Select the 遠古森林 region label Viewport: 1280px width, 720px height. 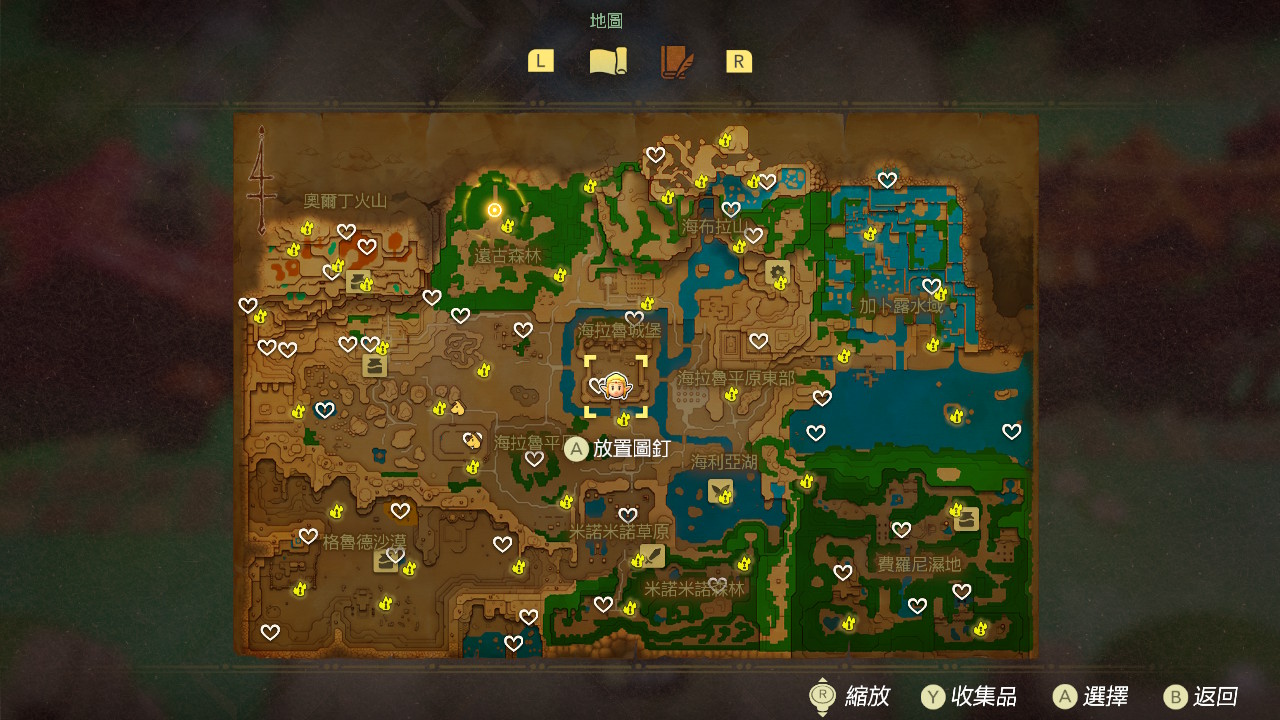(x=508, y=256)
